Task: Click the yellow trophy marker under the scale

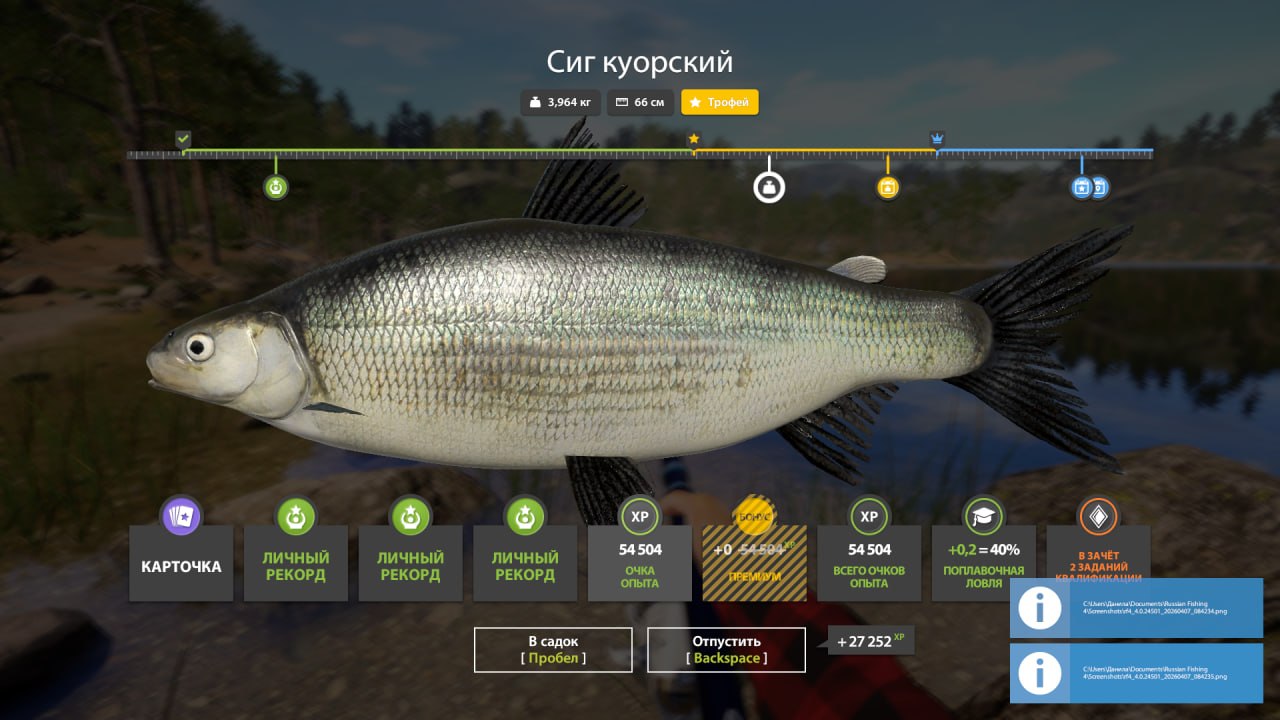Action: point(887,187)
